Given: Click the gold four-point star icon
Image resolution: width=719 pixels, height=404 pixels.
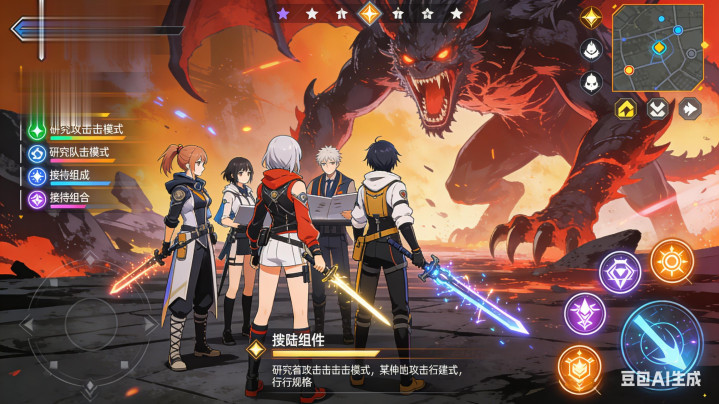Looking at the screenshot, I should pos(591,17).
